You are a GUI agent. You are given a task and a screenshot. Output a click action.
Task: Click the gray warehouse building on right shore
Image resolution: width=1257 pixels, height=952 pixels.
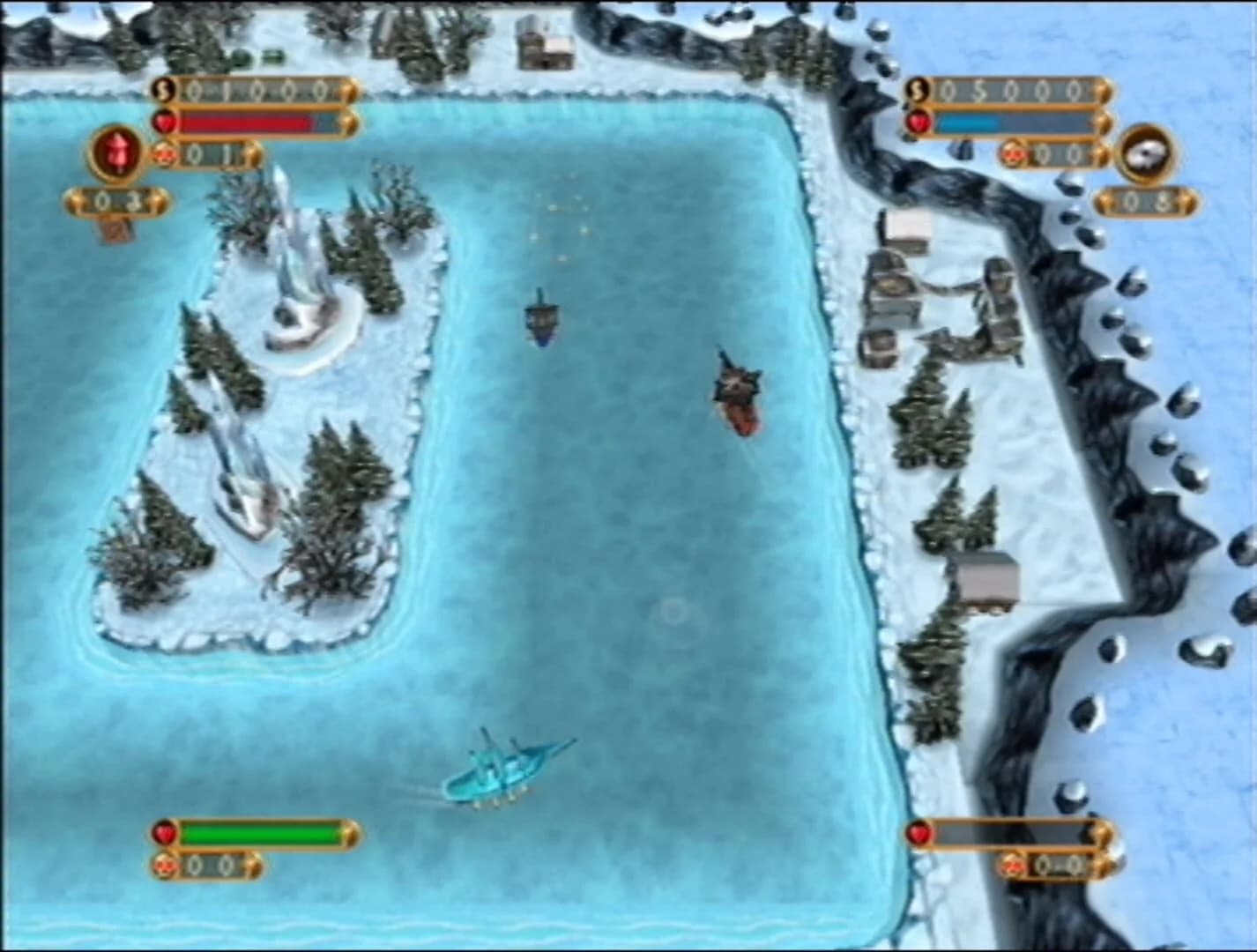[989, 577]
